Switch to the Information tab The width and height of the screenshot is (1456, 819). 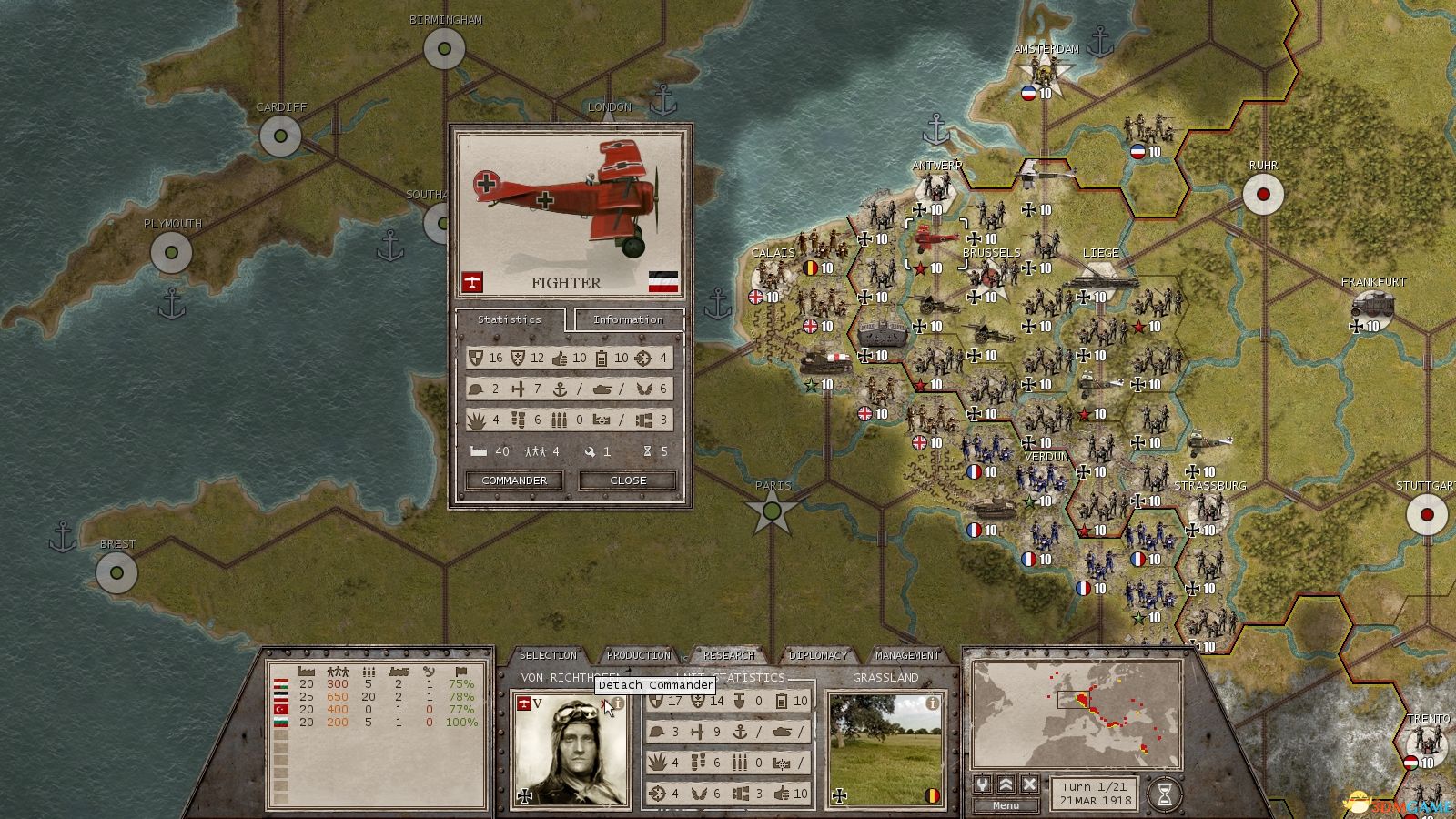(x=628, y=319)
